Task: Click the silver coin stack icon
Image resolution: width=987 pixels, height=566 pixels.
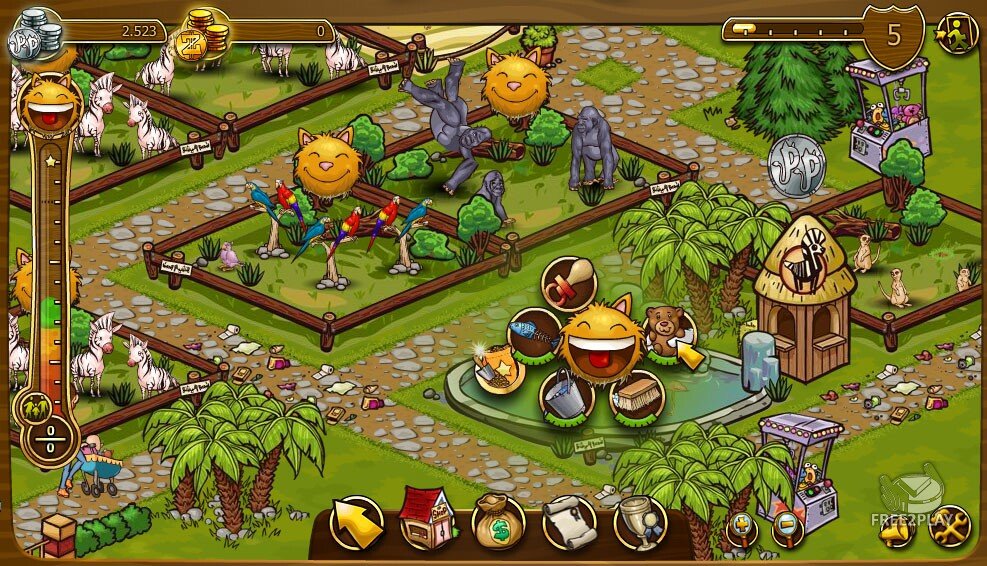Action: [x=34, y=38]
